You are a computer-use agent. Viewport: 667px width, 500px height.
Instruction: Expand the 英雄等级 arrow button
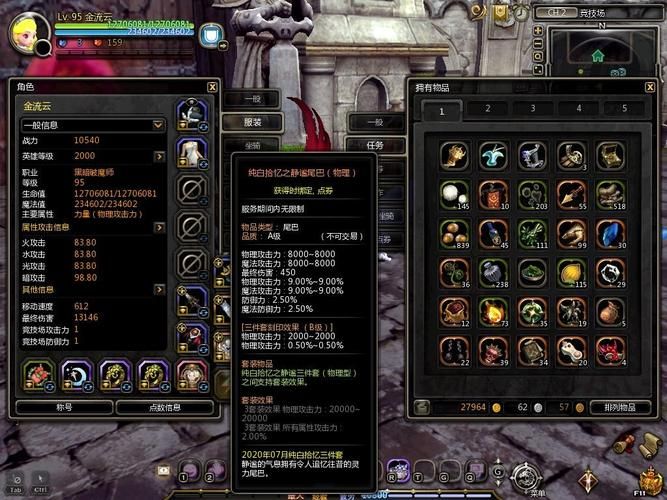[159, 156]
